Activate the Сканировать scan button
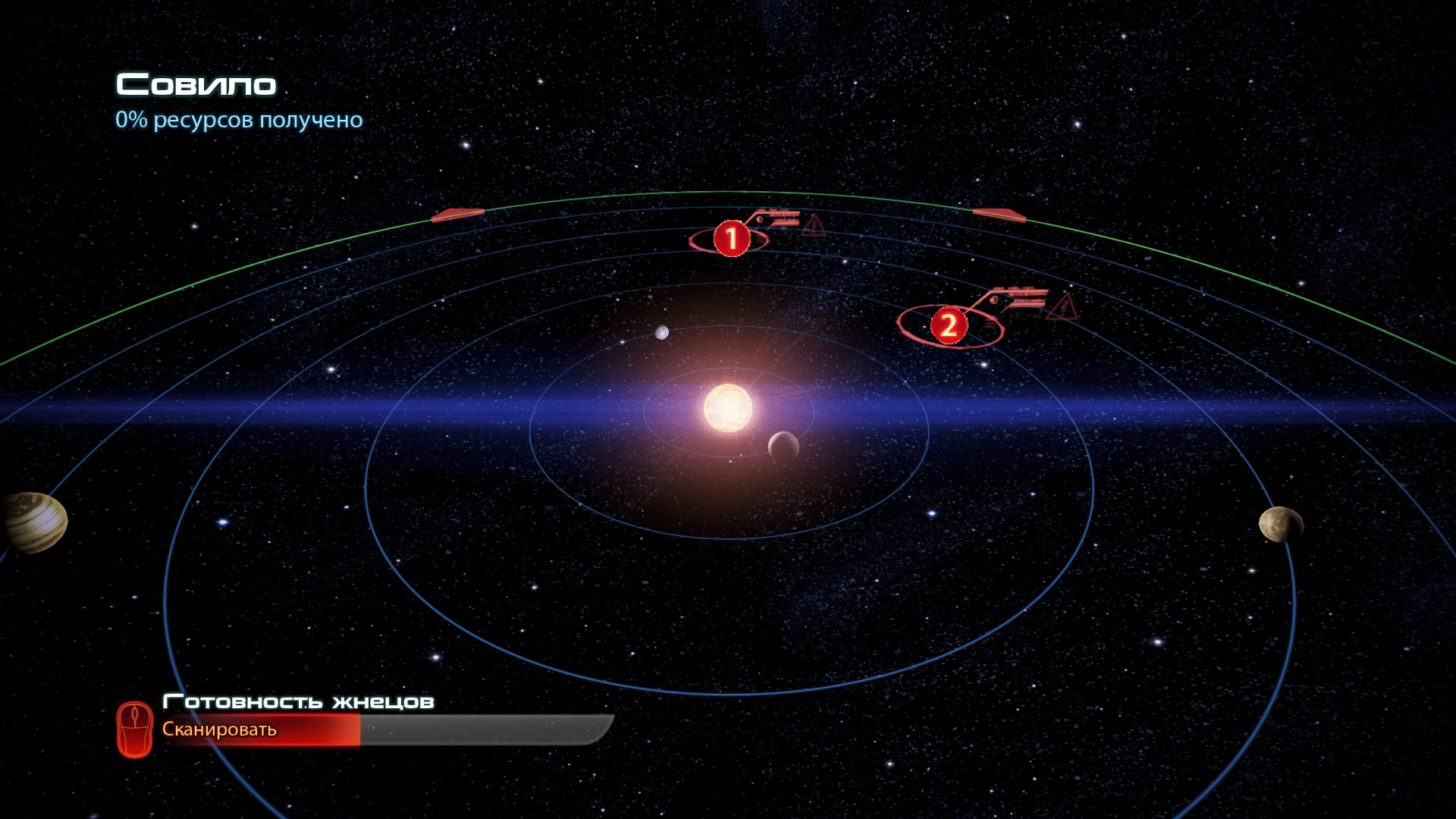Viewport: 1456px width, 819px height. coord(220,730)
